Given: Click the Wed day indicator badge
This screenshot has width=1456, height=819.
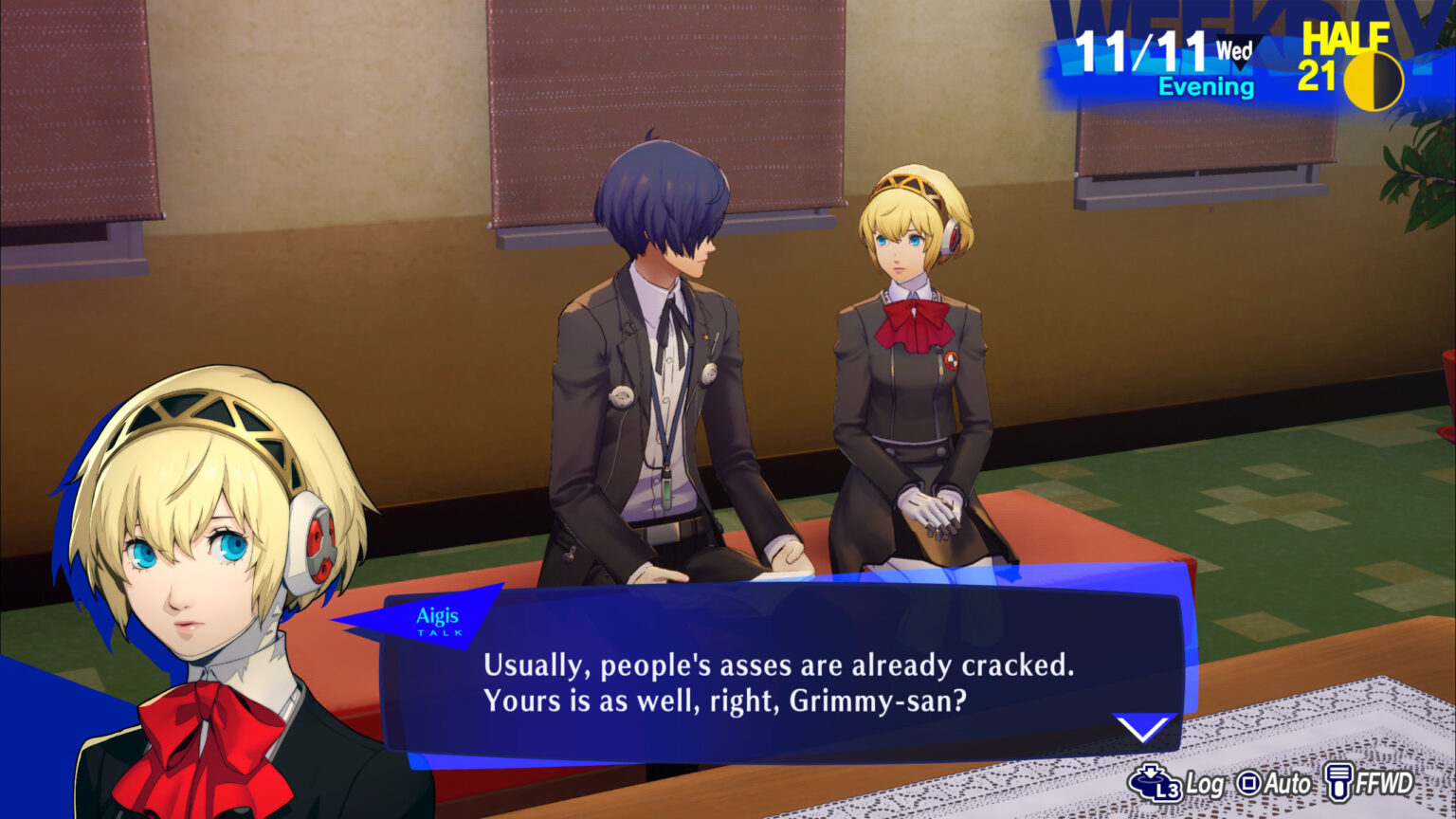Looking at the screenshot, I should click(1234, 50).
